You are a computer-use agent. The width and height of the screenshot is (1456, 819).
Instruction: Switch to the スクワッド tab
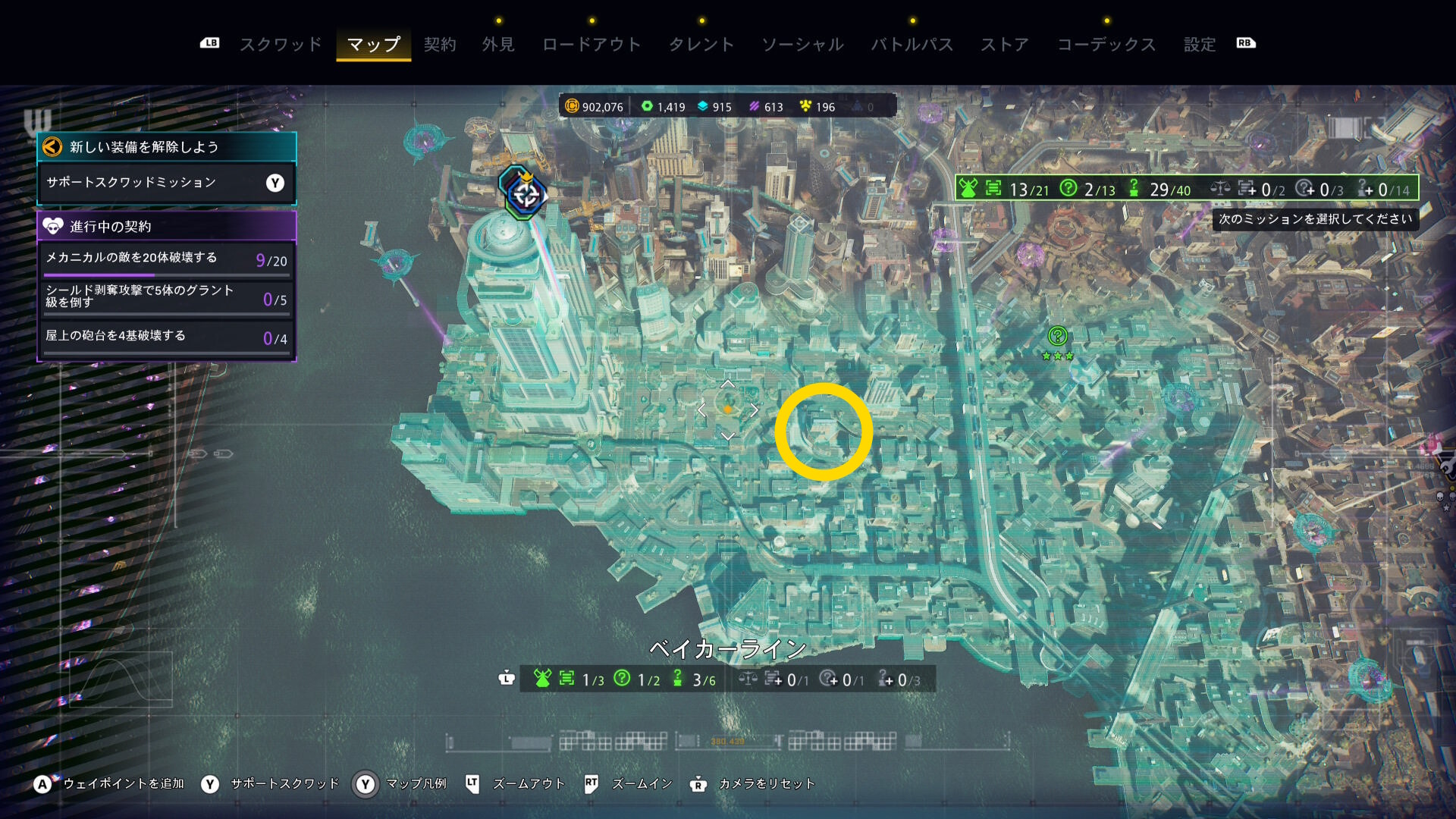281,45
